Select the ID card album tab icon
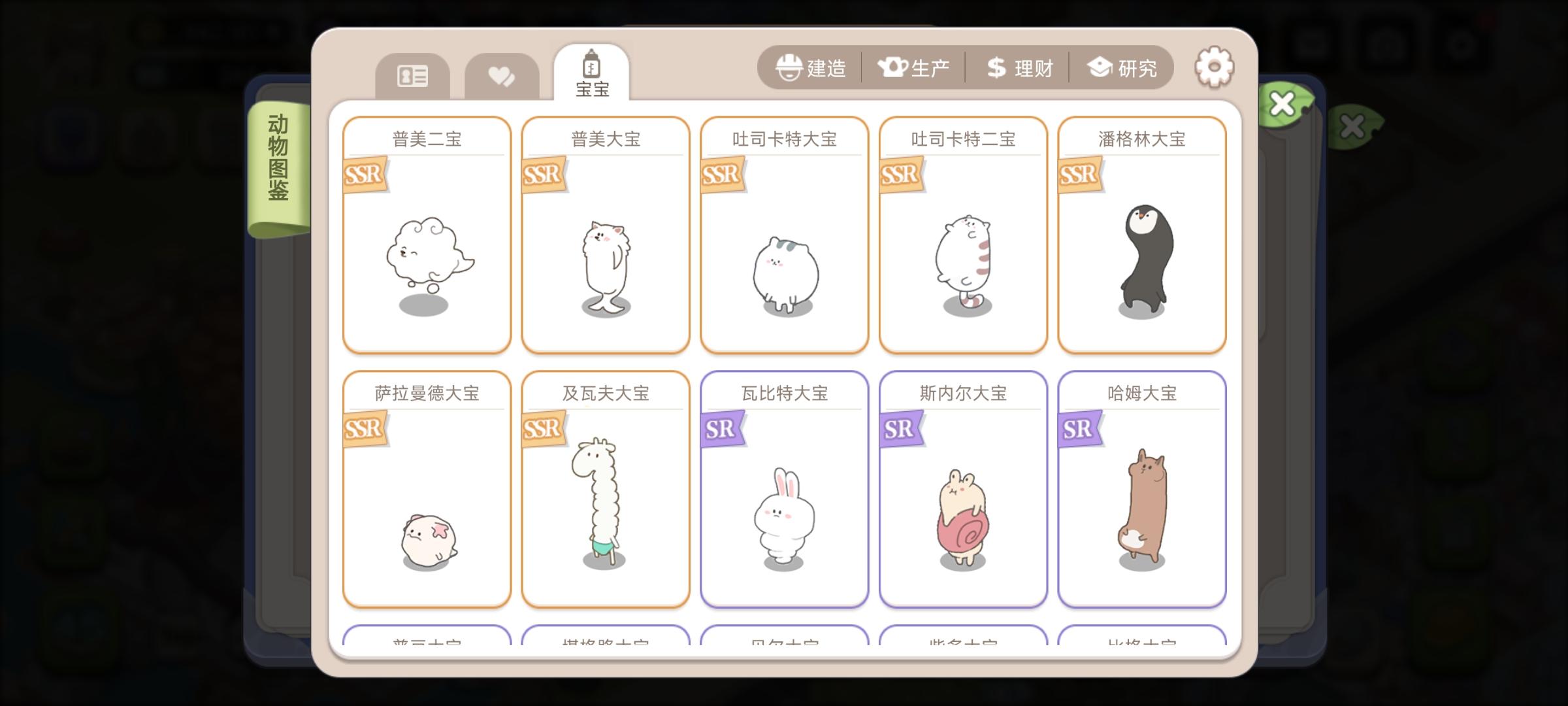Viewport: 1568px width, 706px height. pos(412,76)
